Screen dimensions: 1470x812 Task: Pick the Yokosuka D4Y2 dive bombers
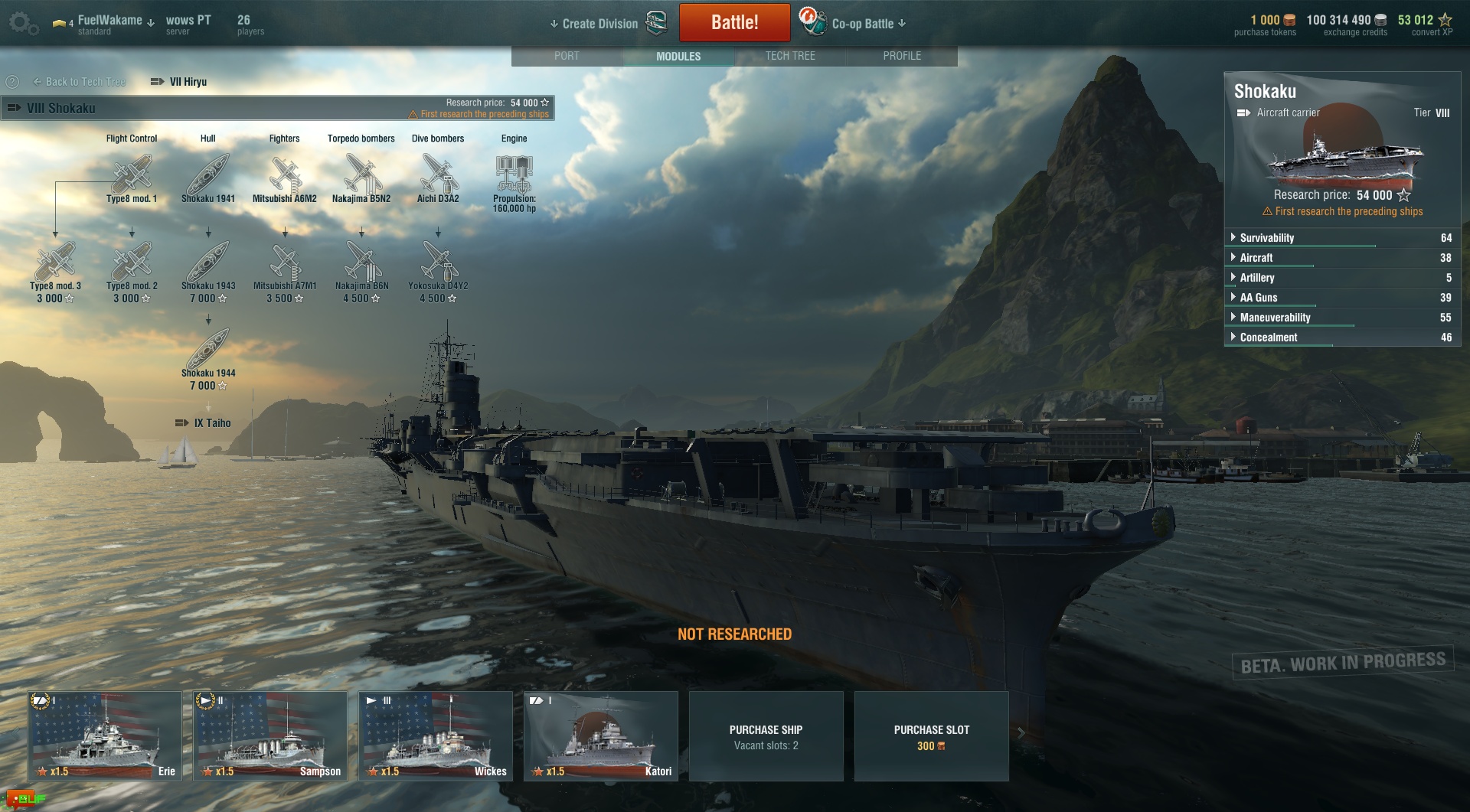(x=438, y=263)
